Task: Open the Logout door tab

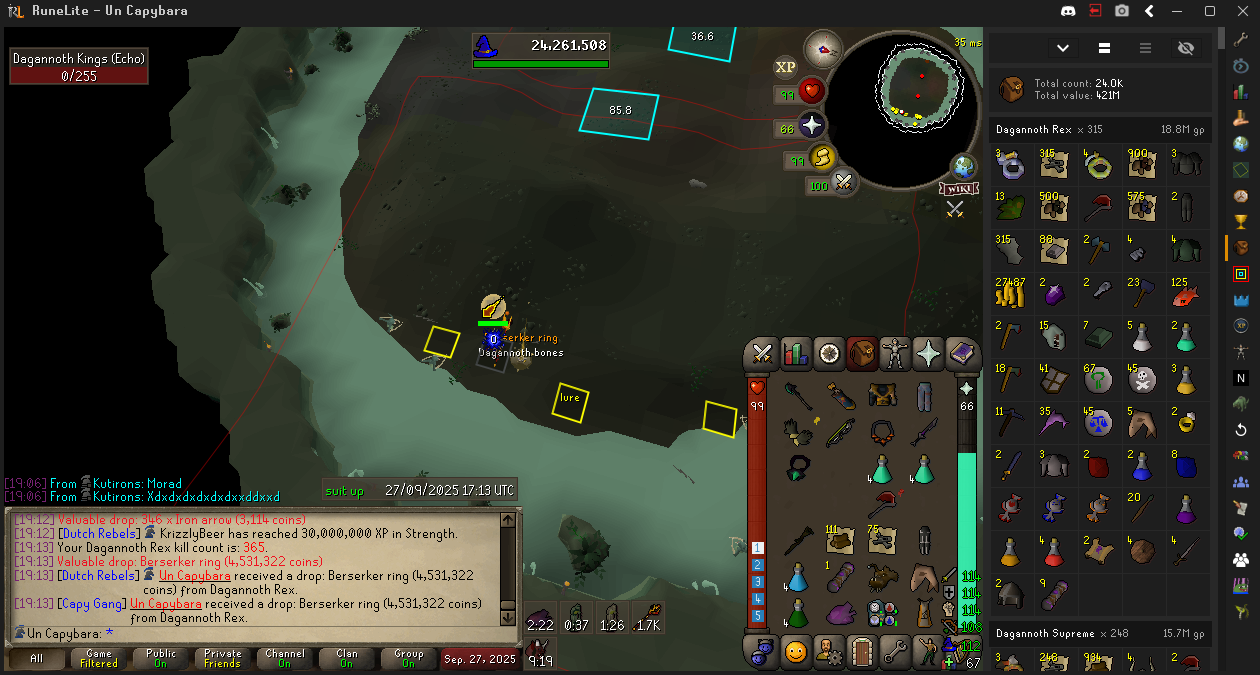Action: click(861, 652)
